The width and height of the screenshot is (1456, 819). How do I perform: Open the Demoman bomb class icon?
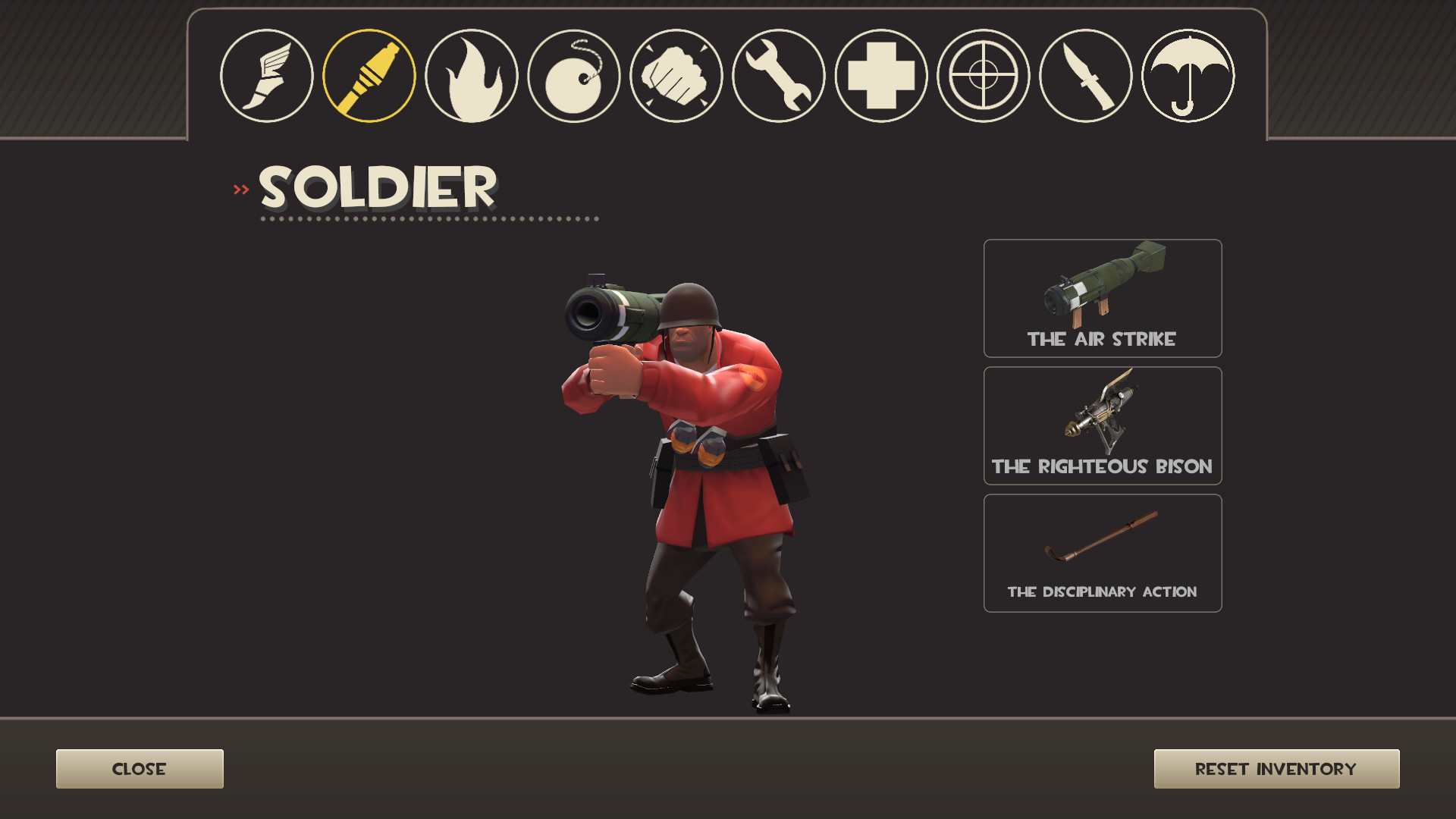click(575, 76)
